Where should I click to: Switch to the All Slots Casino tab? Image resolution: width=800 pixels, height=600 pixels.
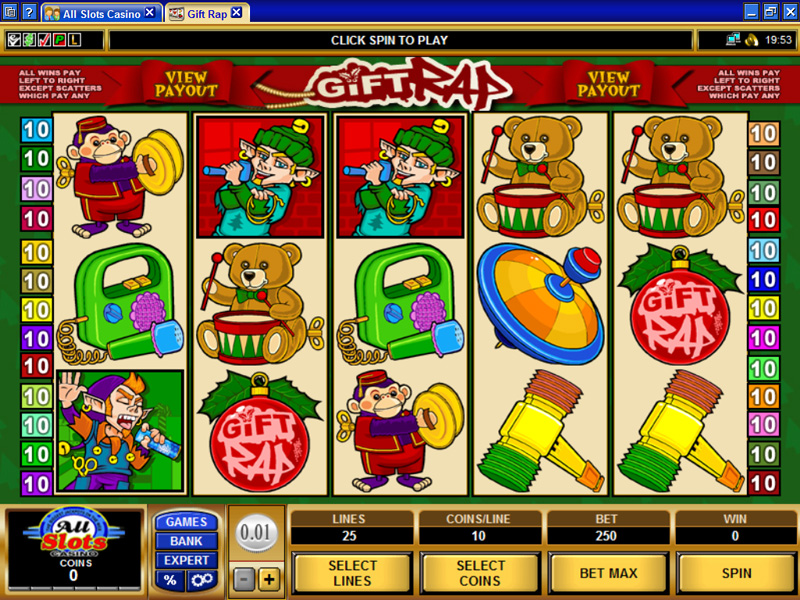pos(100,13)
